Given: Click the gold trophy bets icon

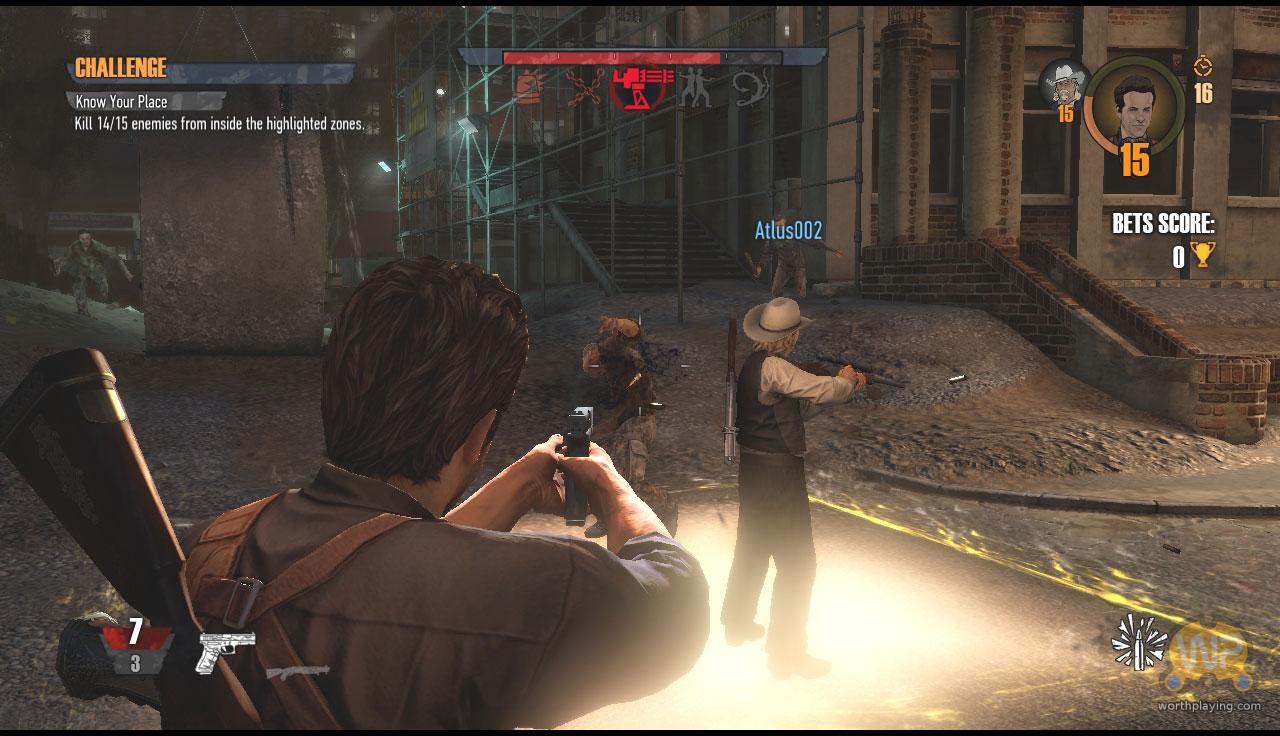Looking at the screenshot, I should tap(1201, 257).
